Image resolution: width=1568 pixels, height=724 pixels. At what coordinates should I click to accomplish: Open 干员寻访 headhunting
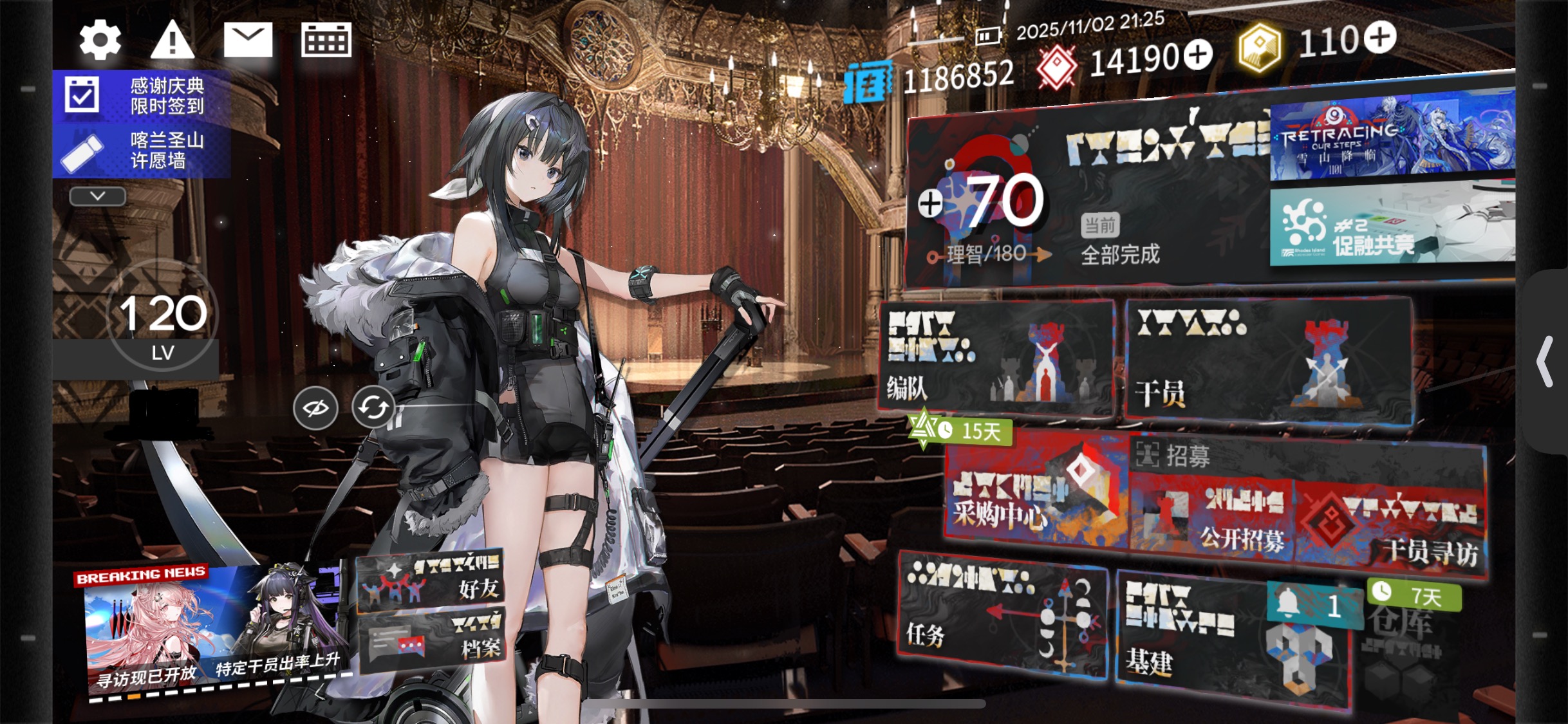coord(1390,528)
